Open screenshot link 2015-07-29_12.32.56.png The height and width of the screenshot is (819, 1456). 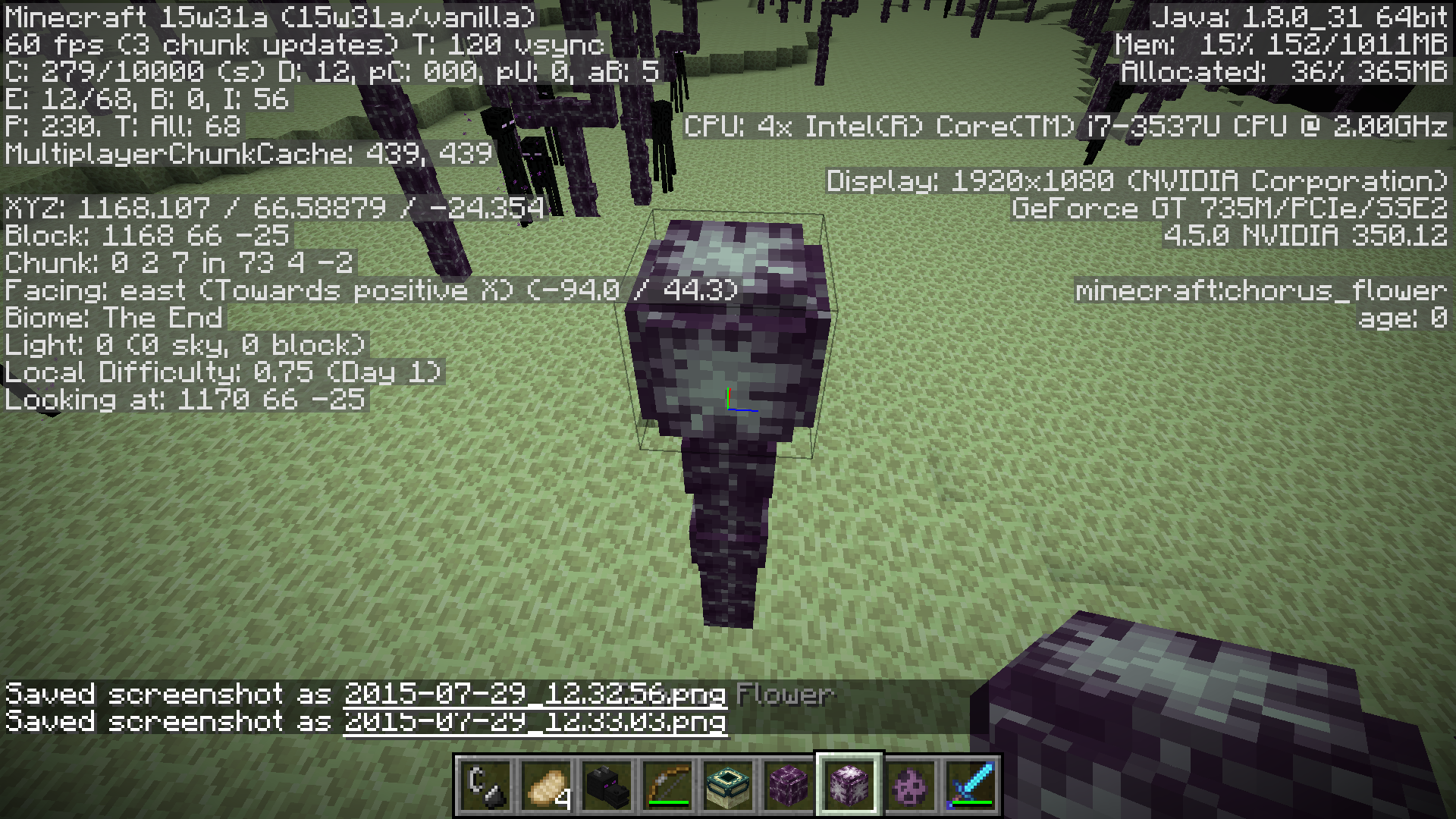coord(535,694)
